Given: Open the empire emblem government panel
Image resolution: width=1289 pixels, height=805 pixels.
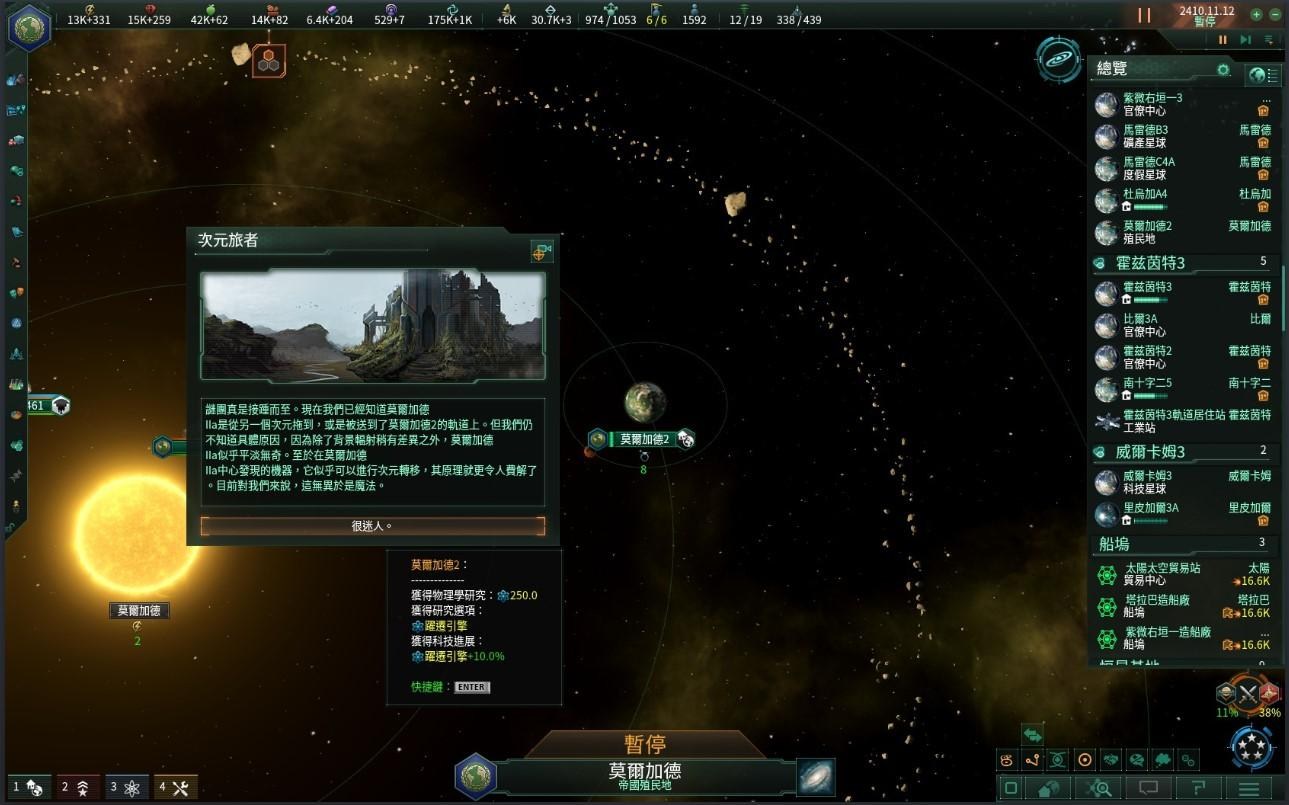Looking at the screenshot, I should [x=30, y=27].
